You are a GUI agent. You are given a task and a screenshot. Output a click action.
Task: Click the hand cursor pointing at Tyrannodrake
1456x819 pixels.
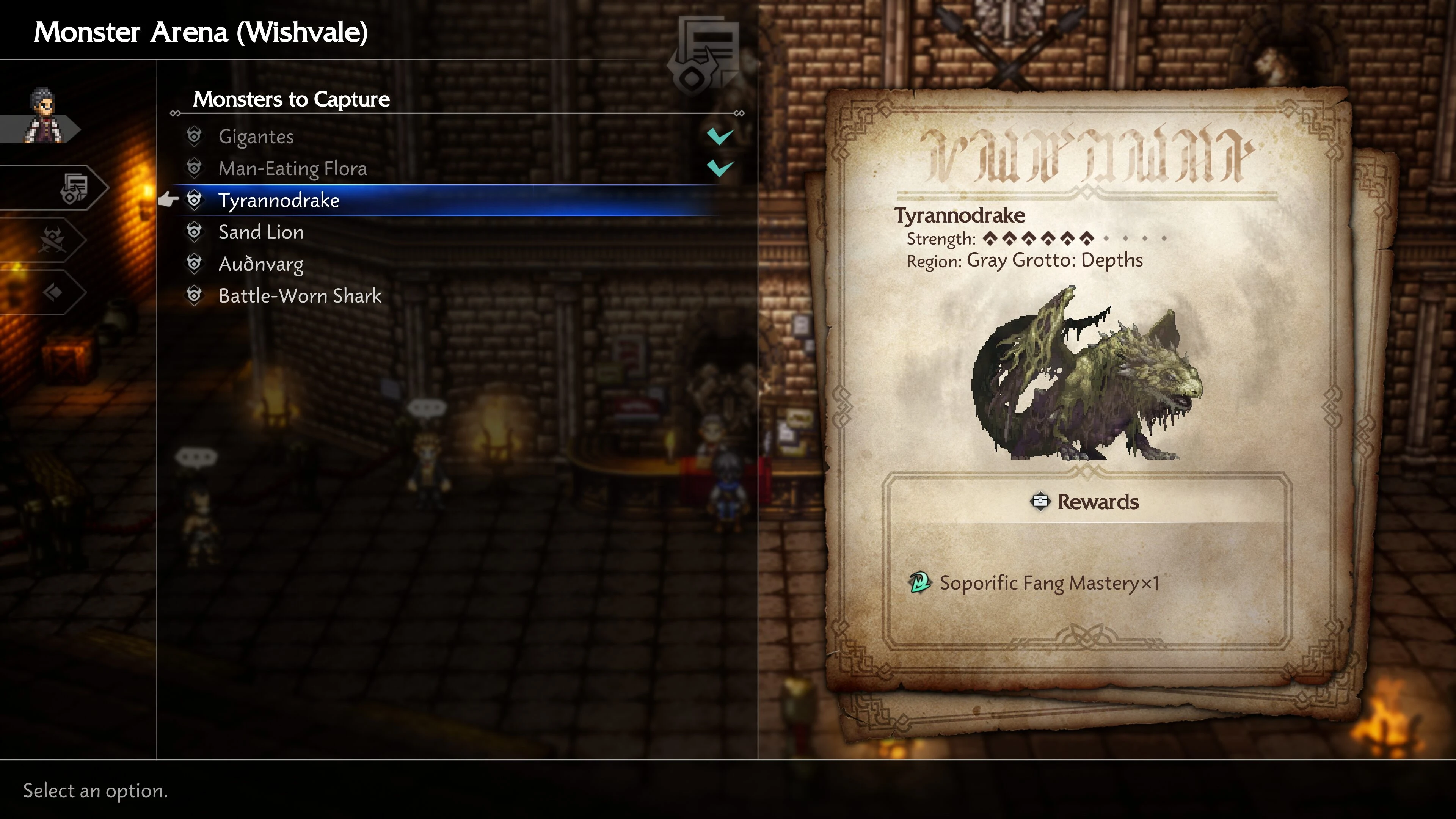point(168,200)
